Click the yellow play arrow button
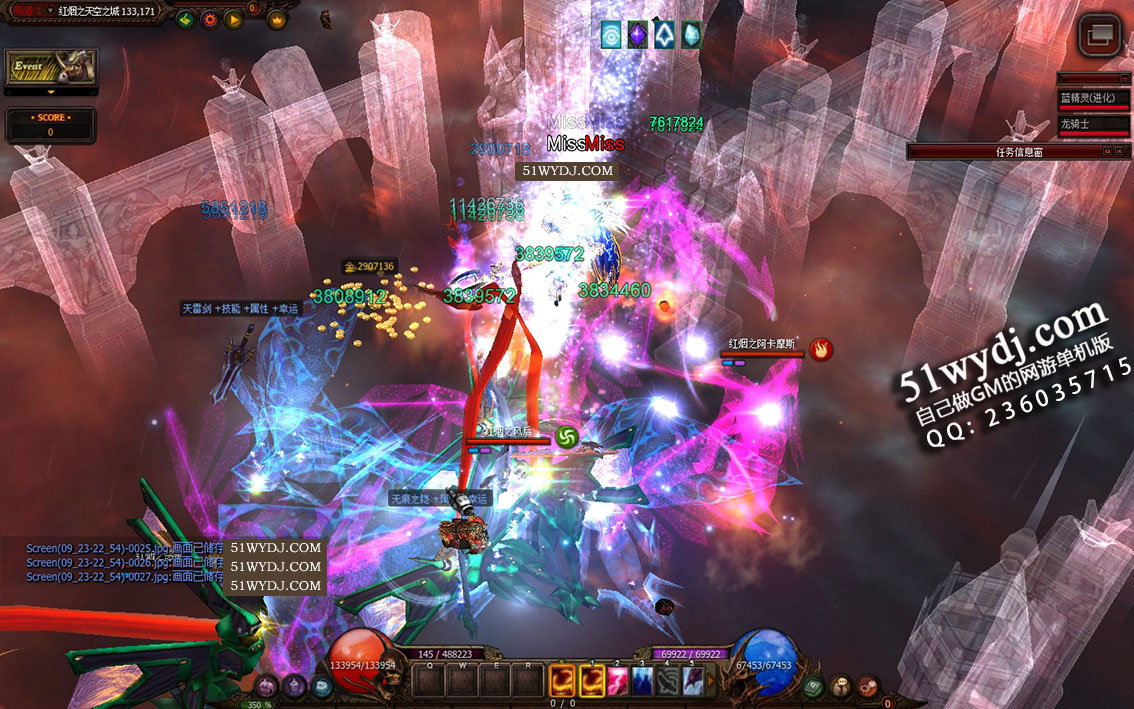The image size is (1134, 709). tap(233, 19)
